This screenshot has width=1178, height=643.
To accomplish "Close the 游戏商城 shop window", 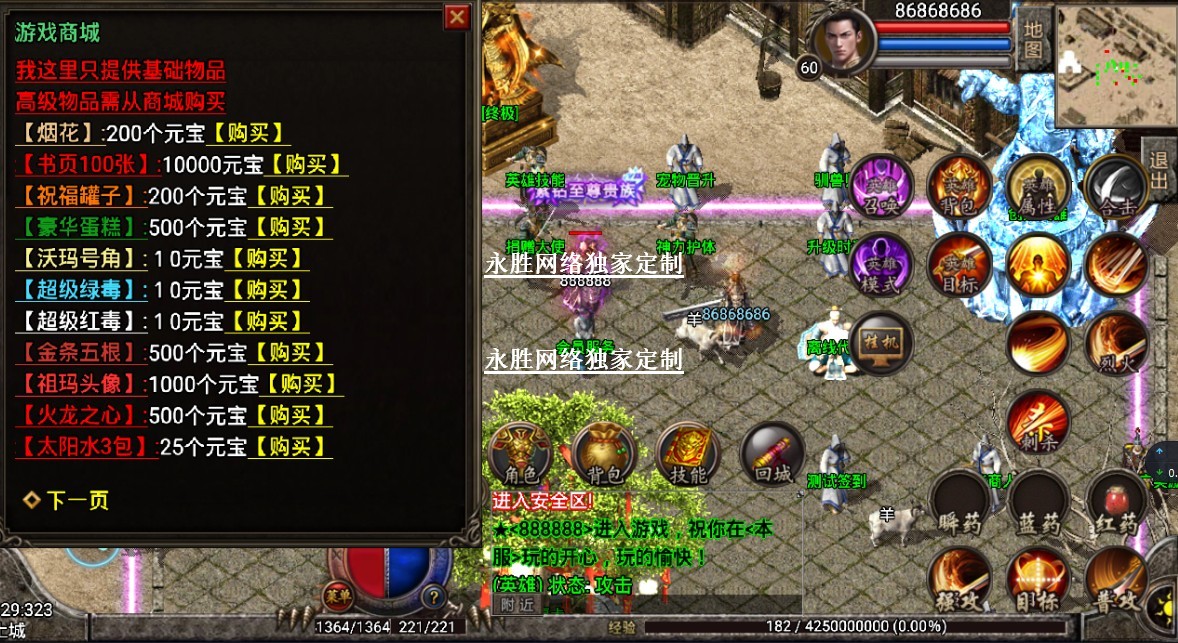I will coord(456,17).
